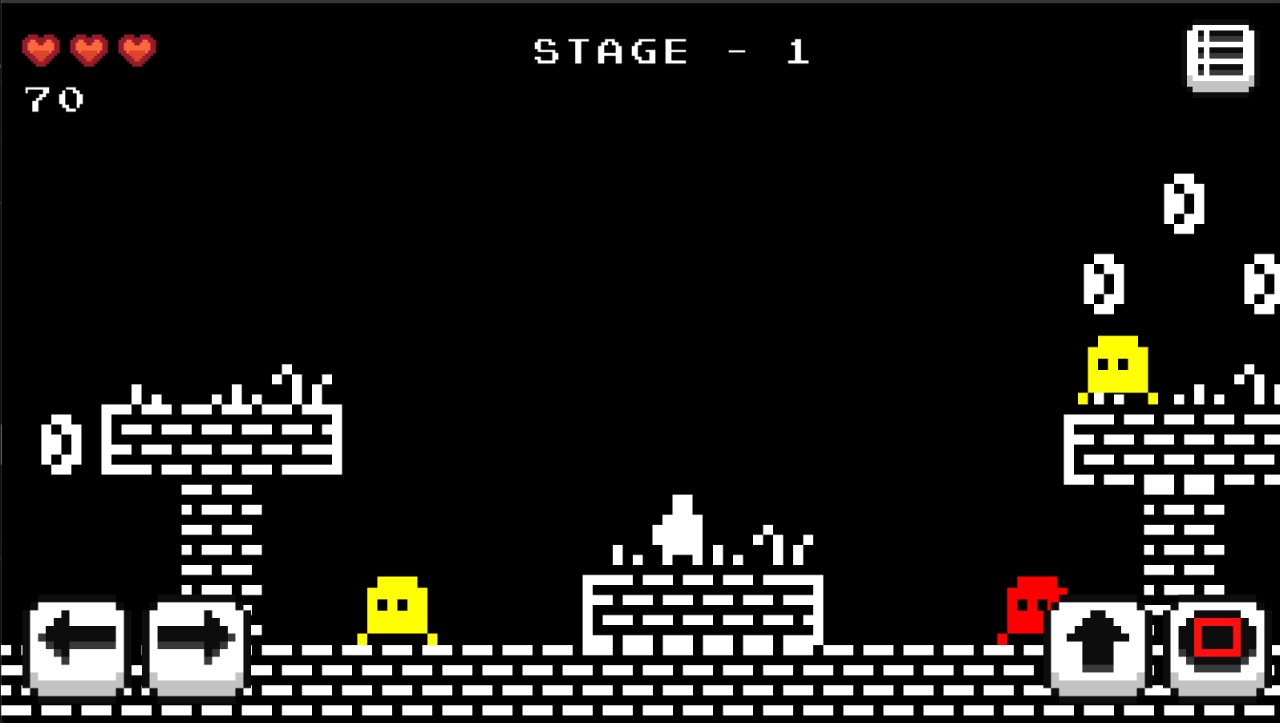Click the leftmost coin of the top-right cluster
1280x723 pixels.
pos(1103,285)
